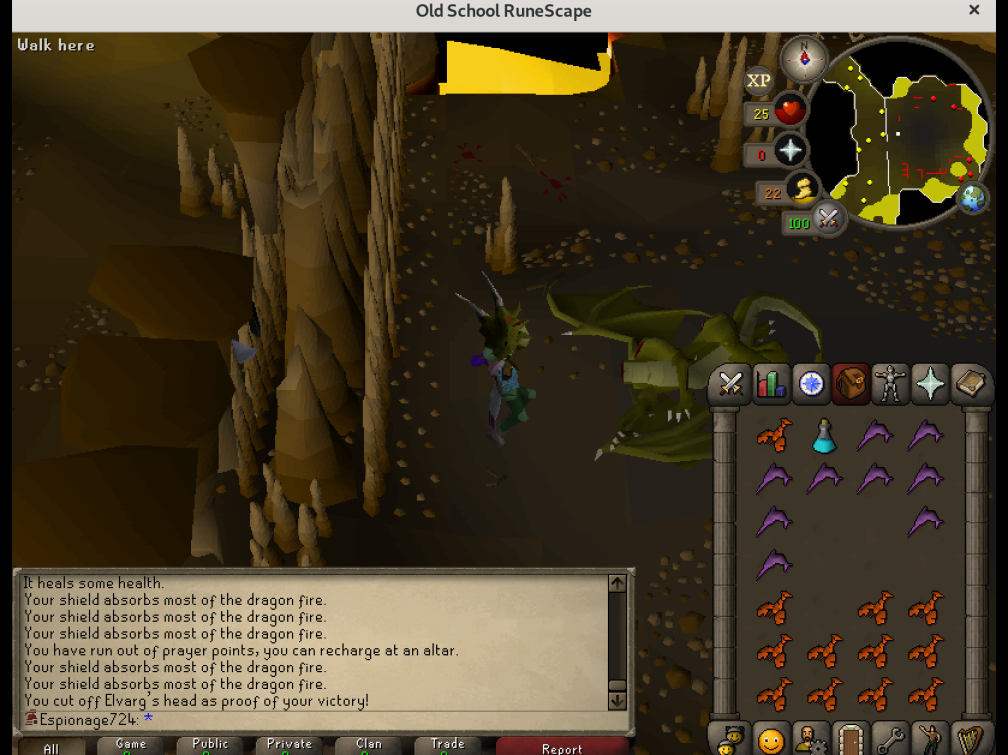Screen dimensions: 1008x755
Task: Open the Prayer star tab
Action: click(x=930, y=384)
